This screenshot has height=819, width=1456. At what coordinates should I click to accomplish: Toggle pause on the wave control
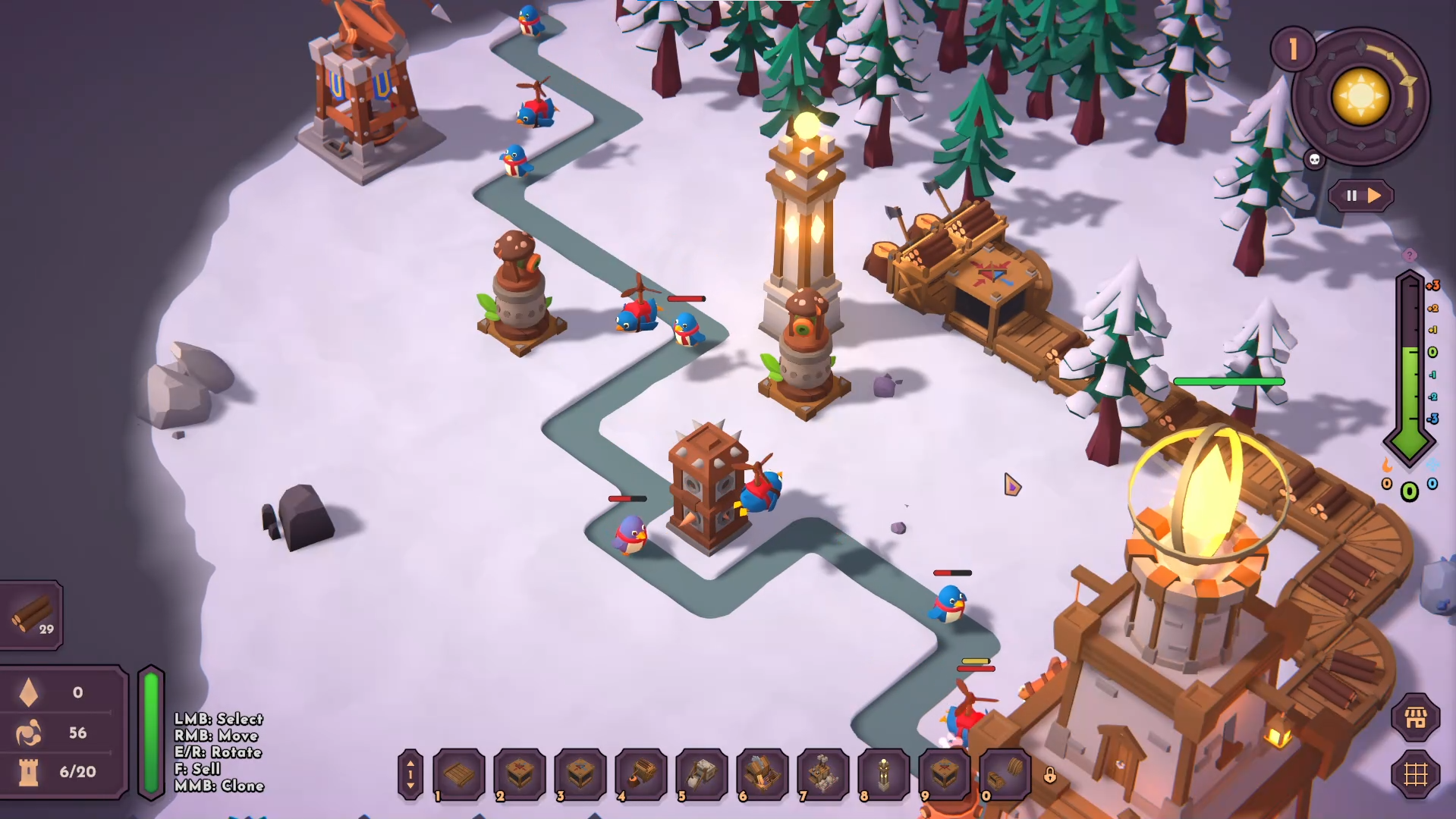point(1351,196)
